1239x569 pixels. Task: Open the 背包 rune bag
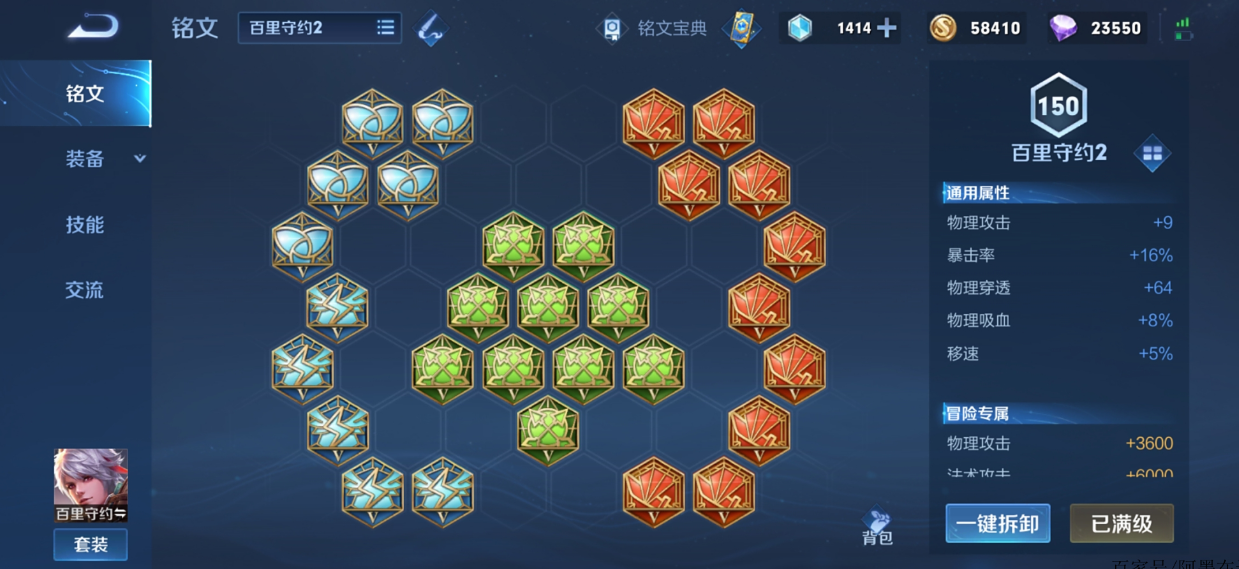877,527
